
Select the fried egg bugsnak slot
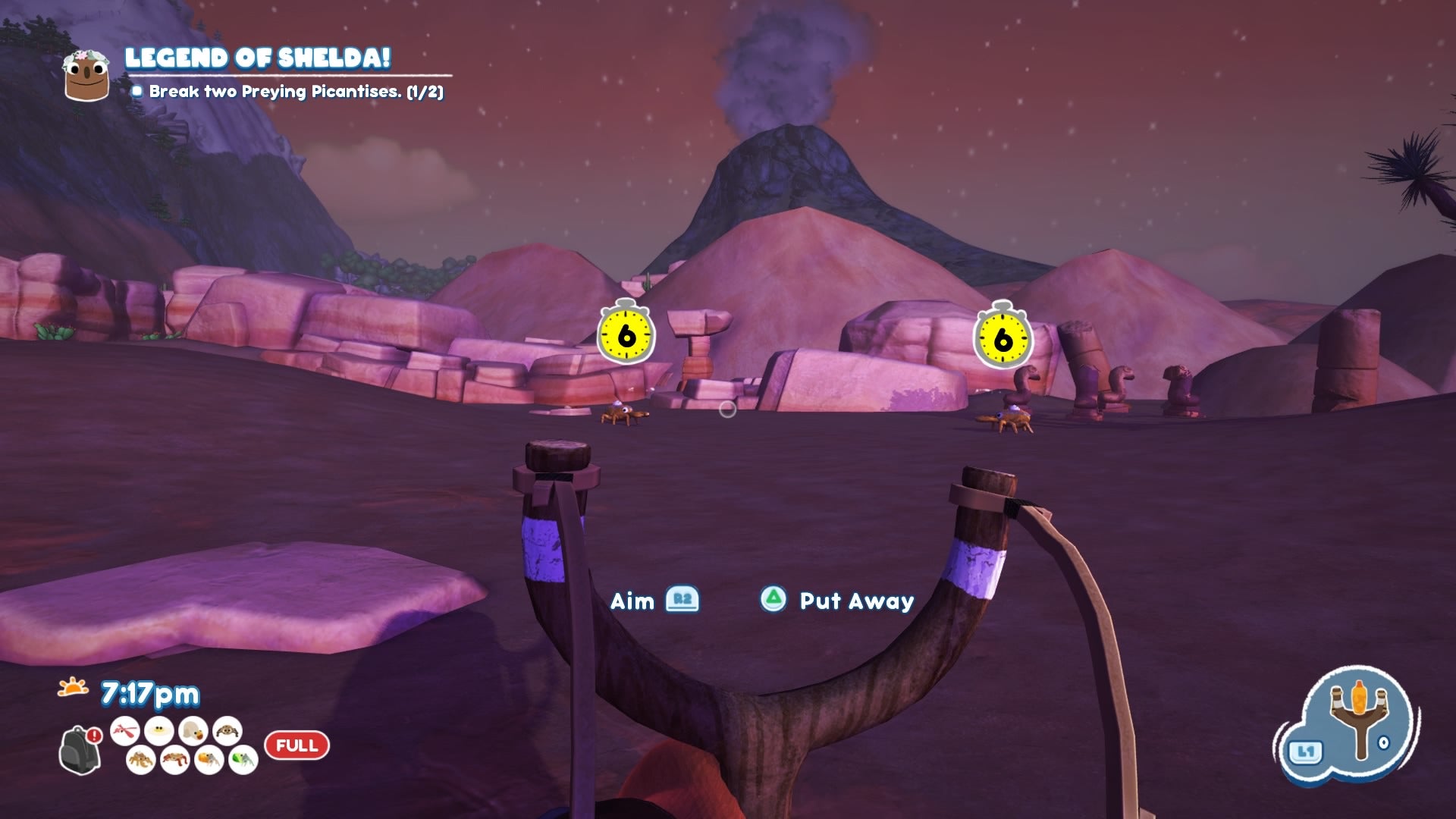point(159,731)
